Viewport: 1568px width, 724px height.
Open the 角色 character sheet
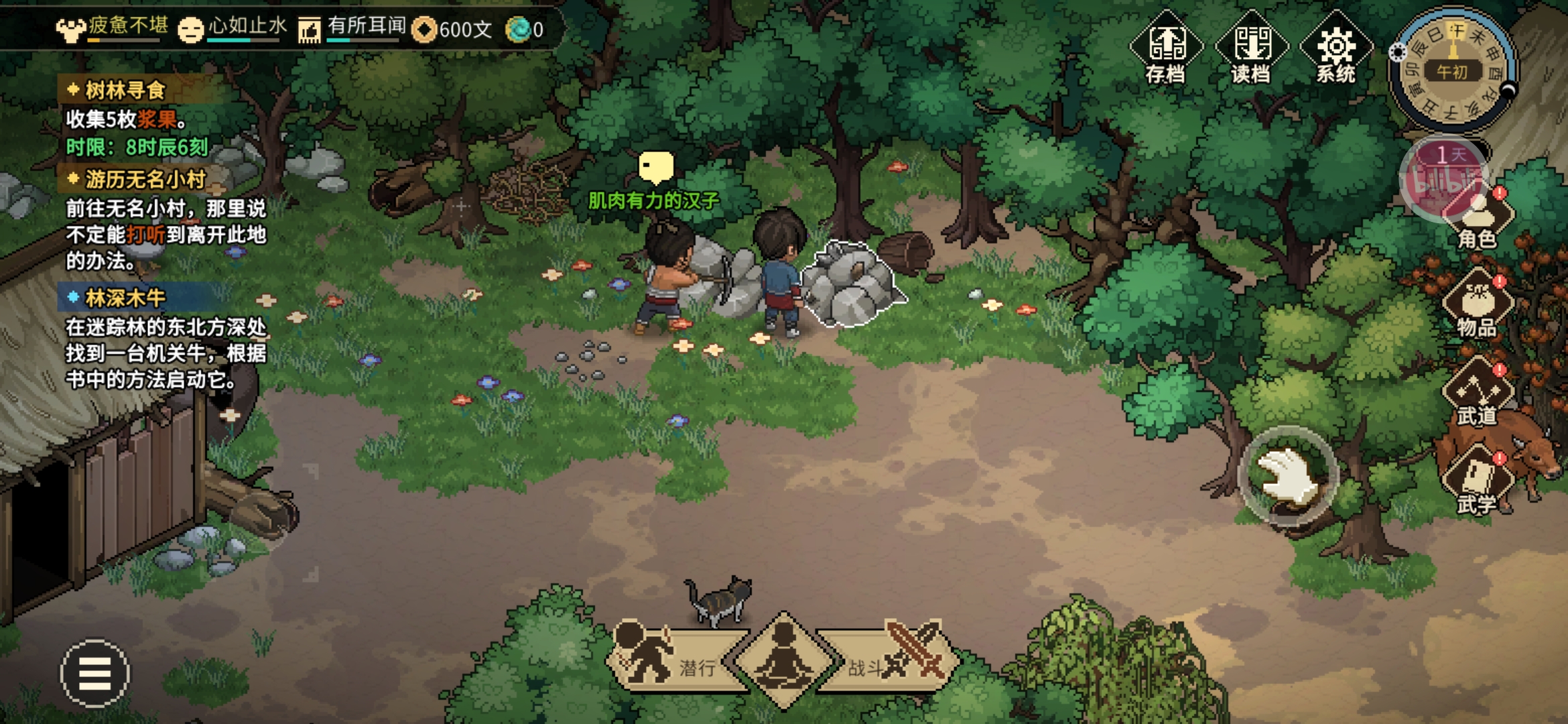coord(1478,218)
